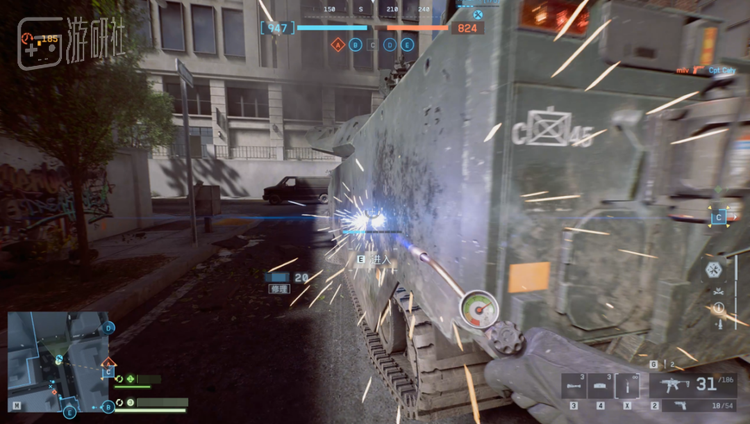Click the repair tool heat gauge
Screen dimensions: 750x424
[x=479, y=309]
